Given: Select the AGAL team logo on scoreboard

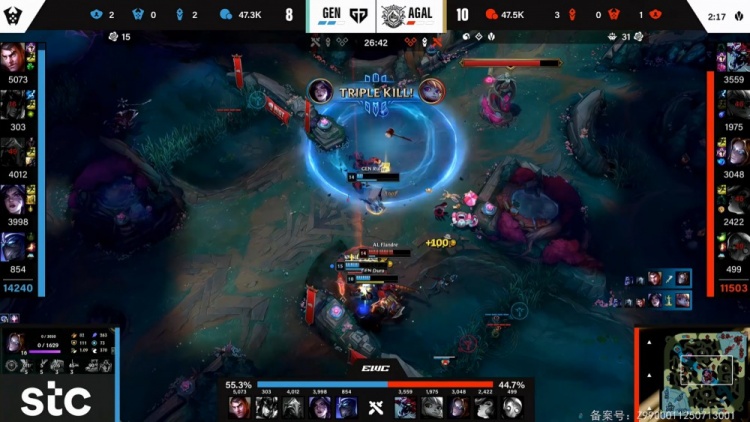Looking at the screenshot, I should point(393,16).
